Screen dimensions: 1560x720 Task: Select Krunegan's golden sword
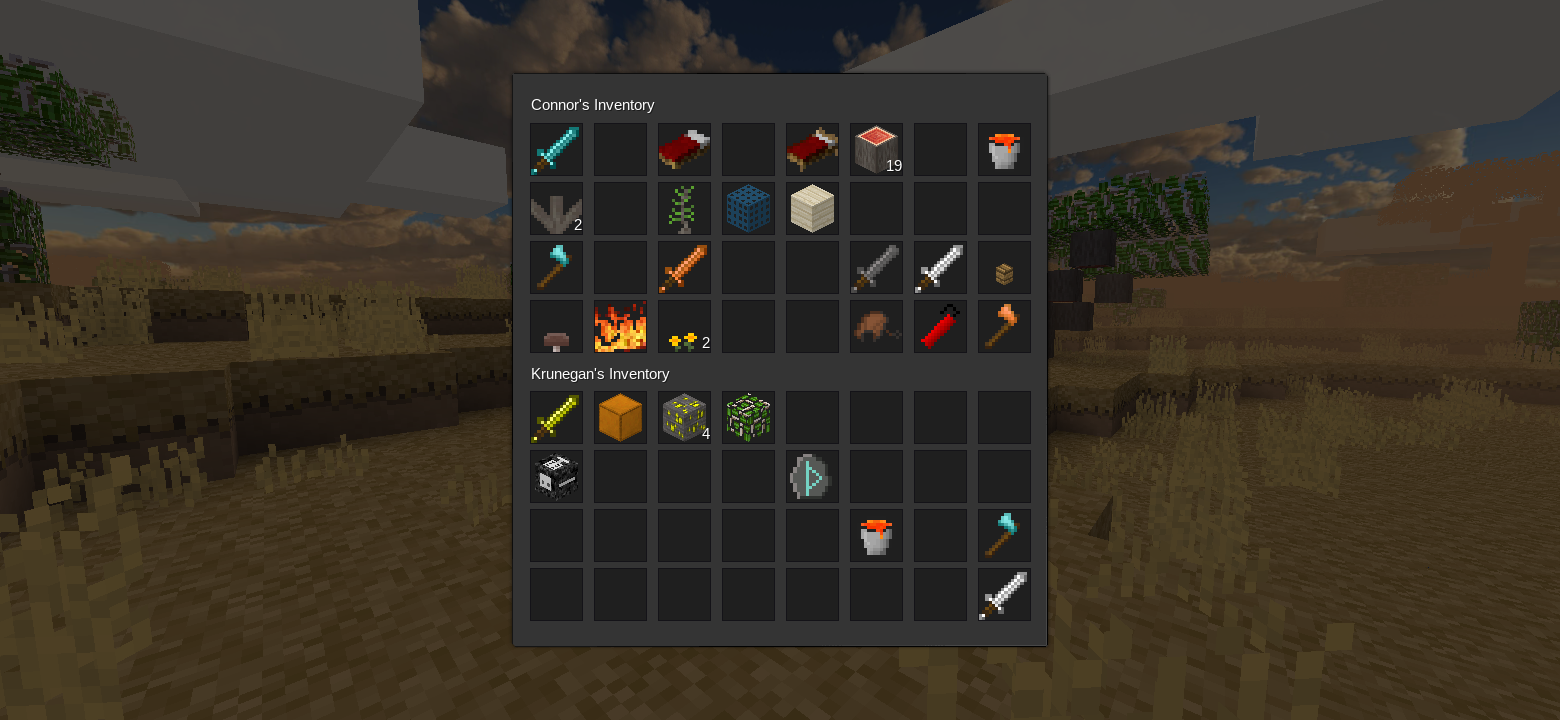coord(556,418)
